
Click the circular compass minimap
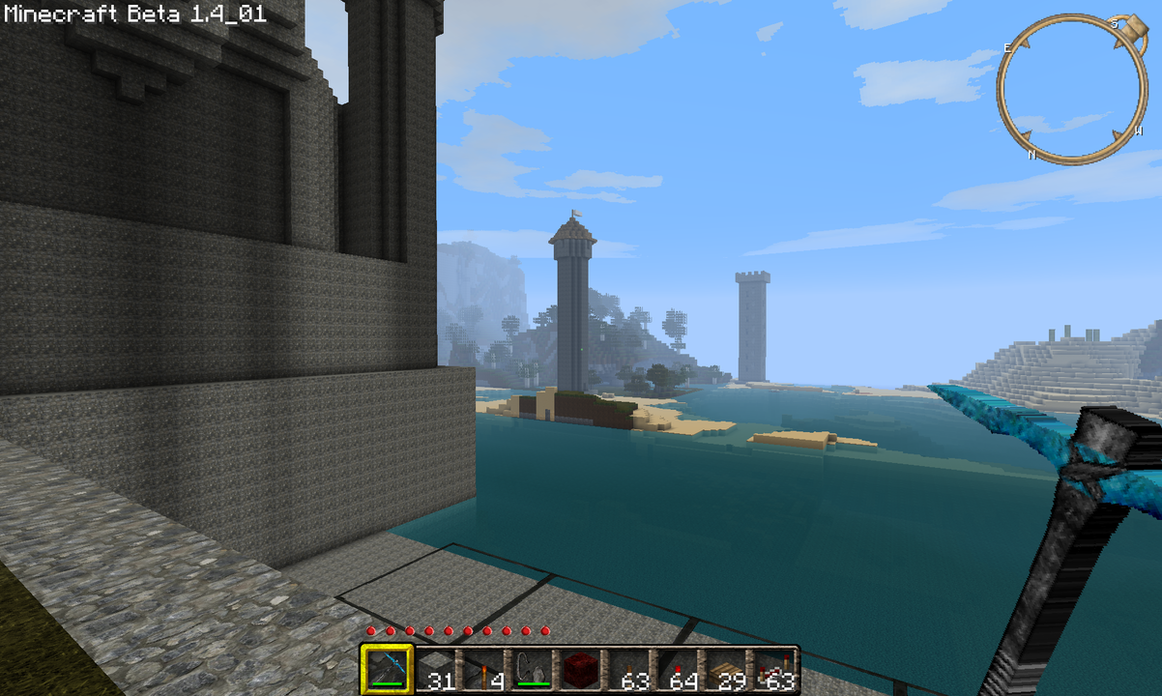[1072, 88]
